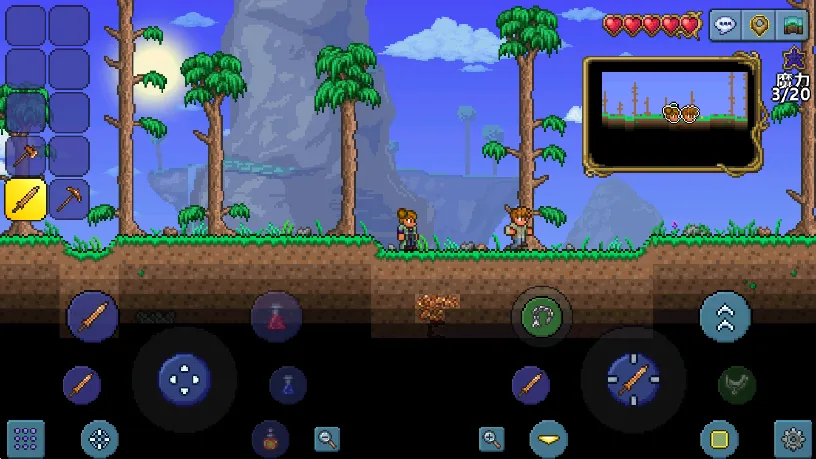This screenshot has width=816, height=459.
Task: Zoom out with the minus magnifier
Action: click(x=327, y=438)
